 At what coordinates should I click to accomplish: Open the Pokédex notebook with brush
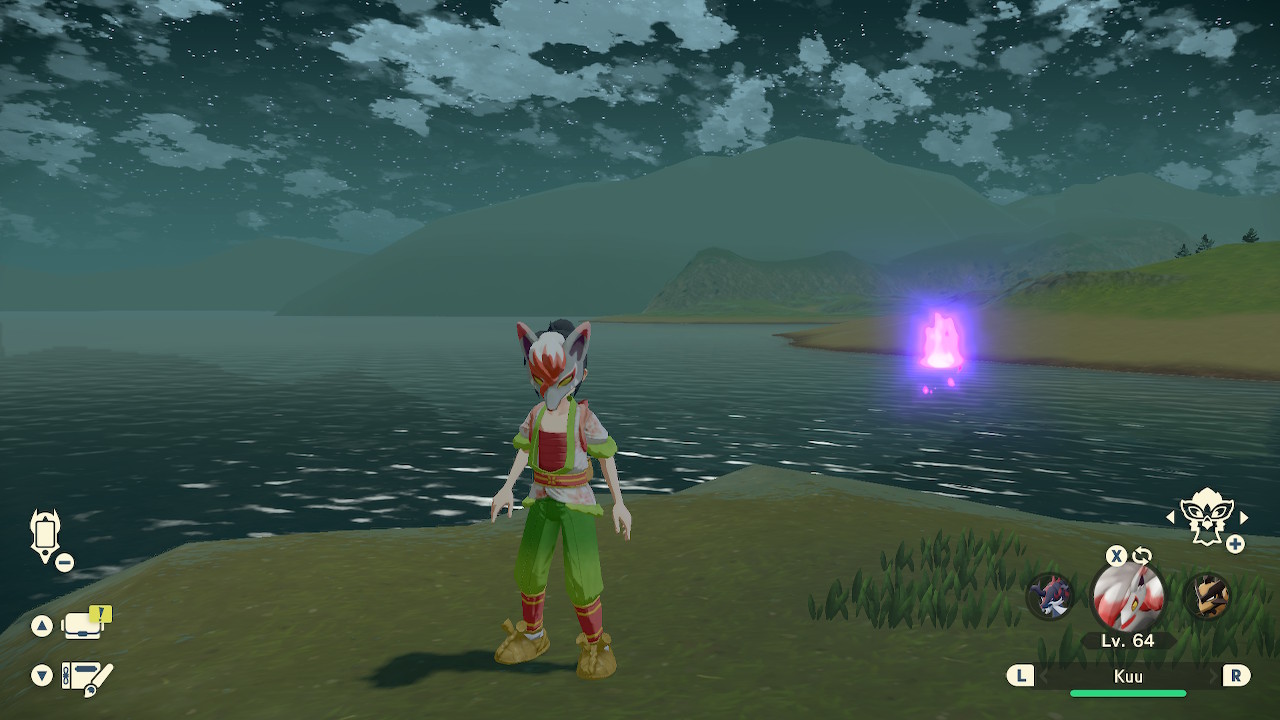click(x=86, y=677)
